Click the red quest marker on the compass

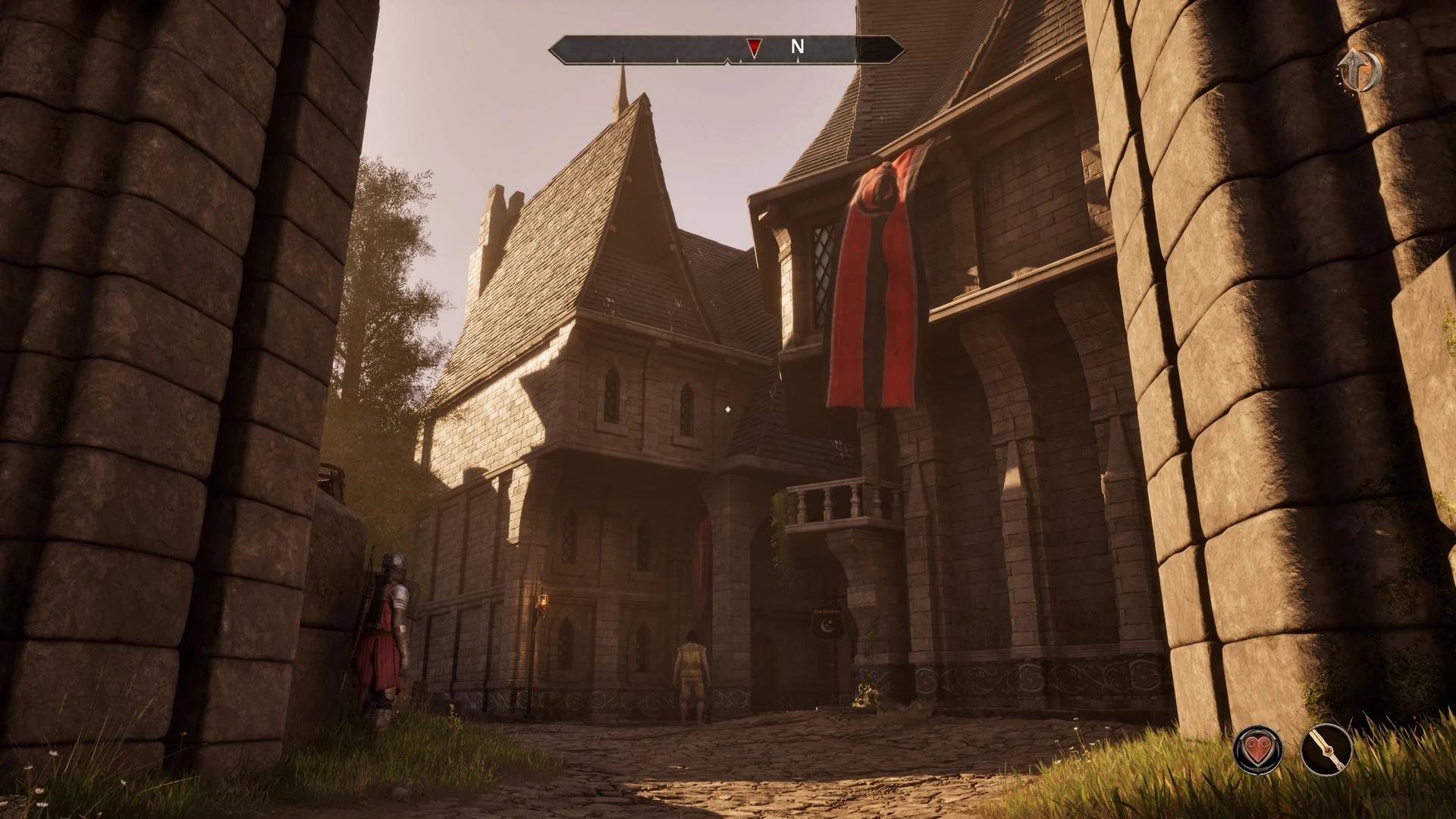[x=753, y=49]
